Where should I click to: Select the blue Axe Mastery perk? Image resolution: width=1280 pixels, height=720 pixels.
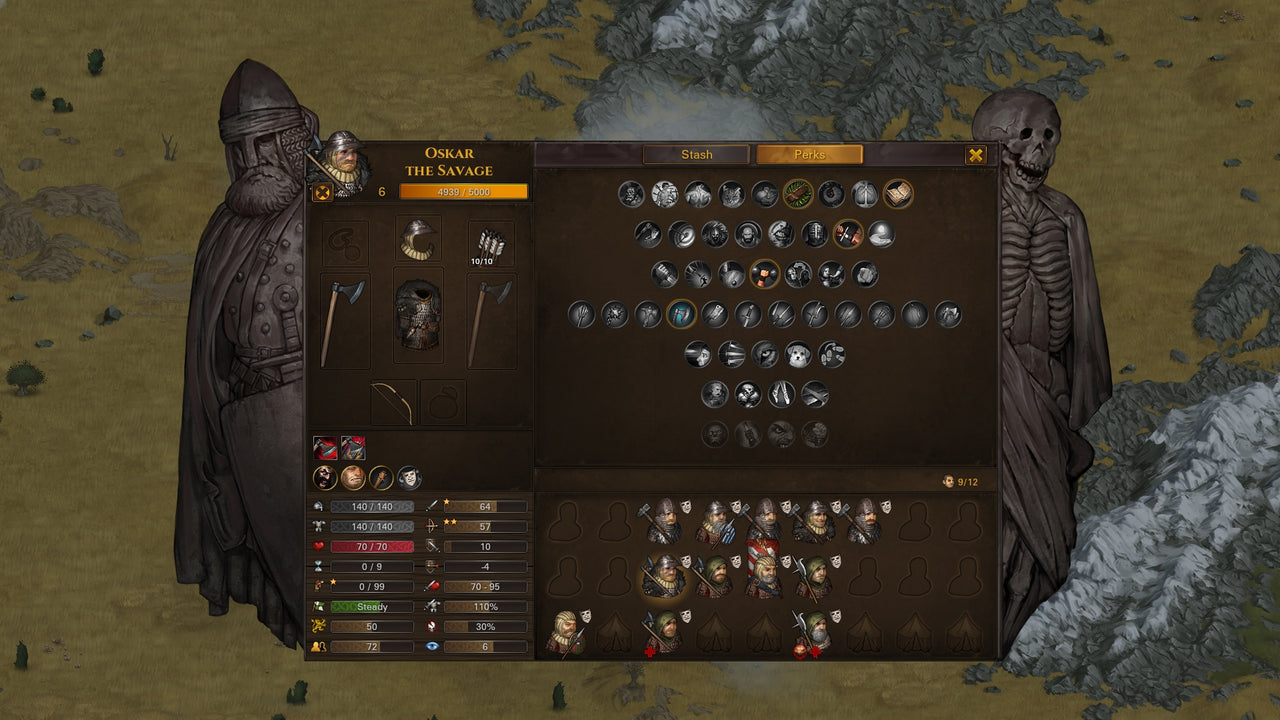click(x=682, y=314)
